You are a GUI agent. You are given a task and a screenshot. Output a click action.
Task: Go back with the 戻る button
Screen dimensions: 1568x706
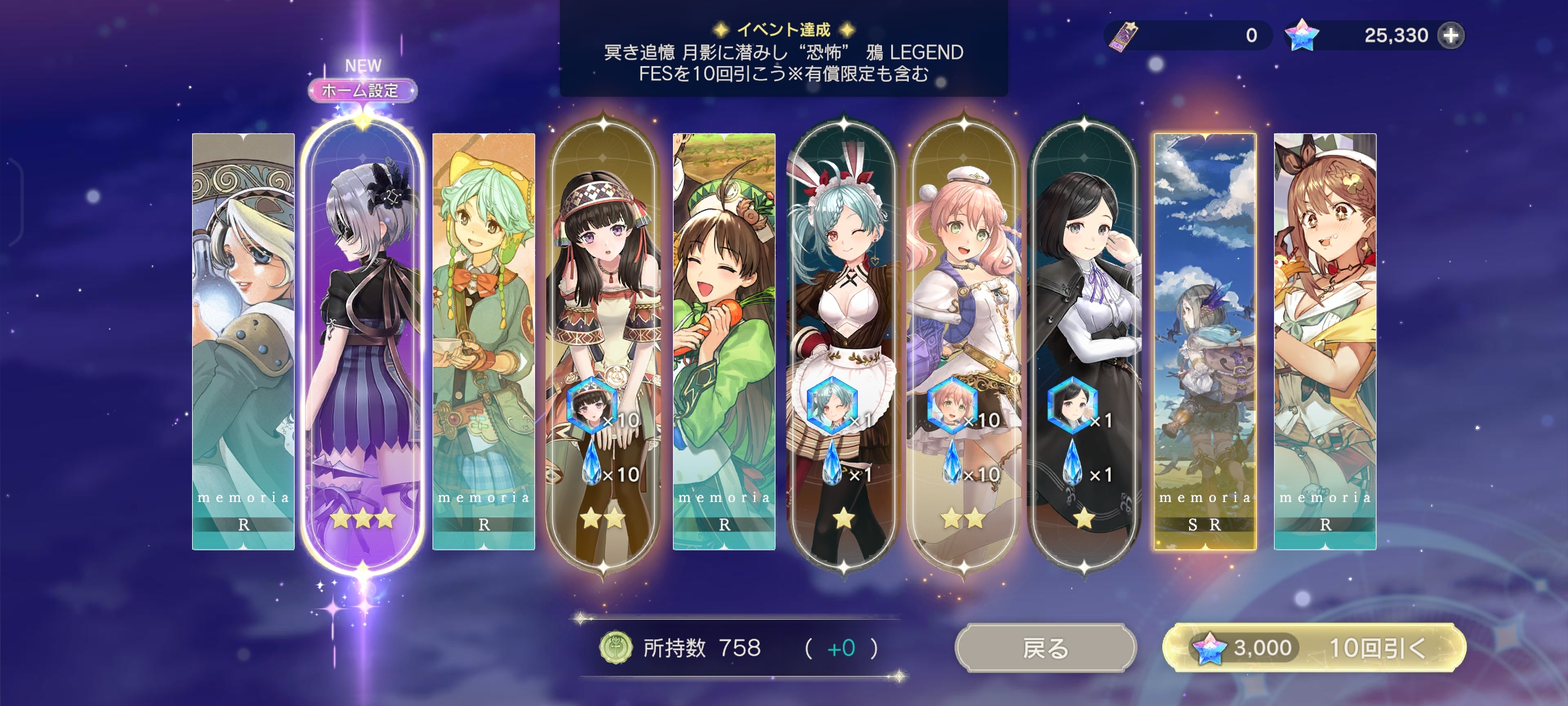click(x=1045, y=648)
